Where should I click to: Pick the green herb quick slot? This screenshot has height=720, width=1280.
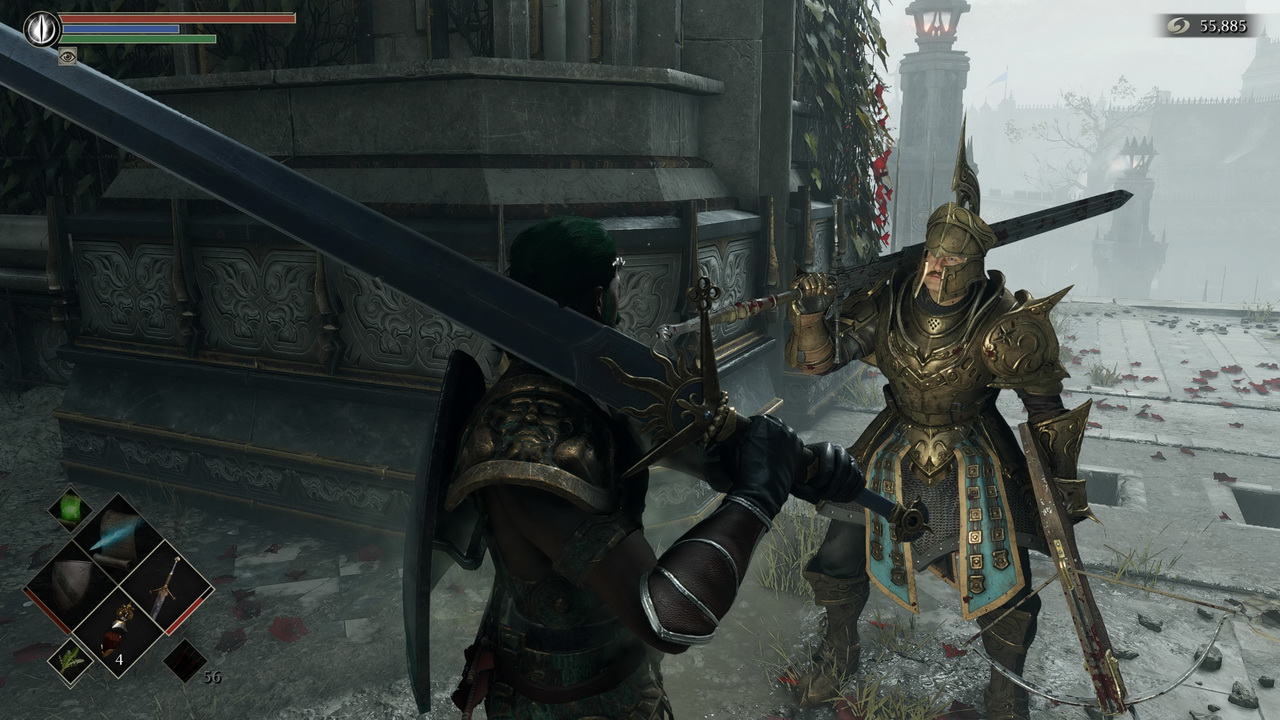[70, 661]
